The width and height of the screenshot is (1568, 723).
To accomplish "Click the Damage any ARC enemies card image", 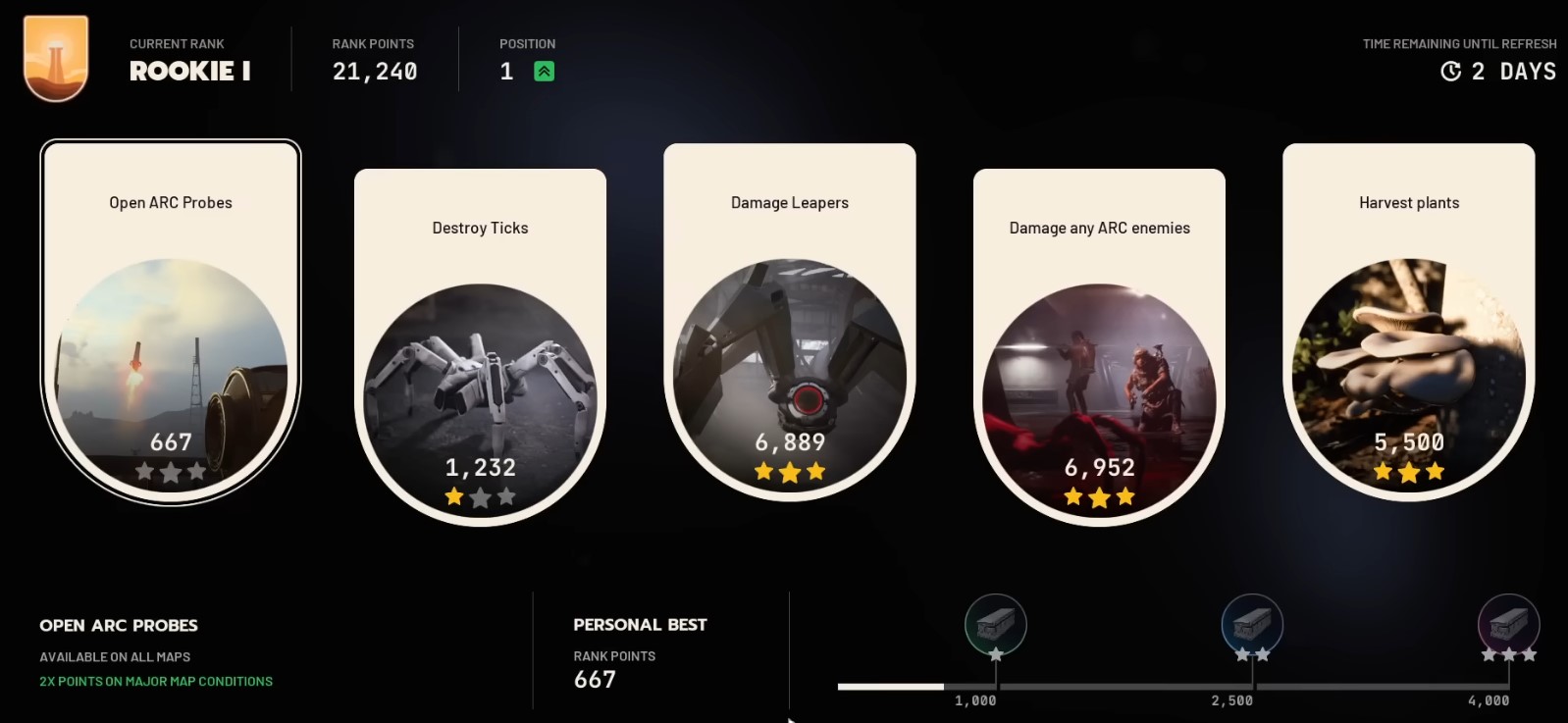I will (x=1099, y=387).
